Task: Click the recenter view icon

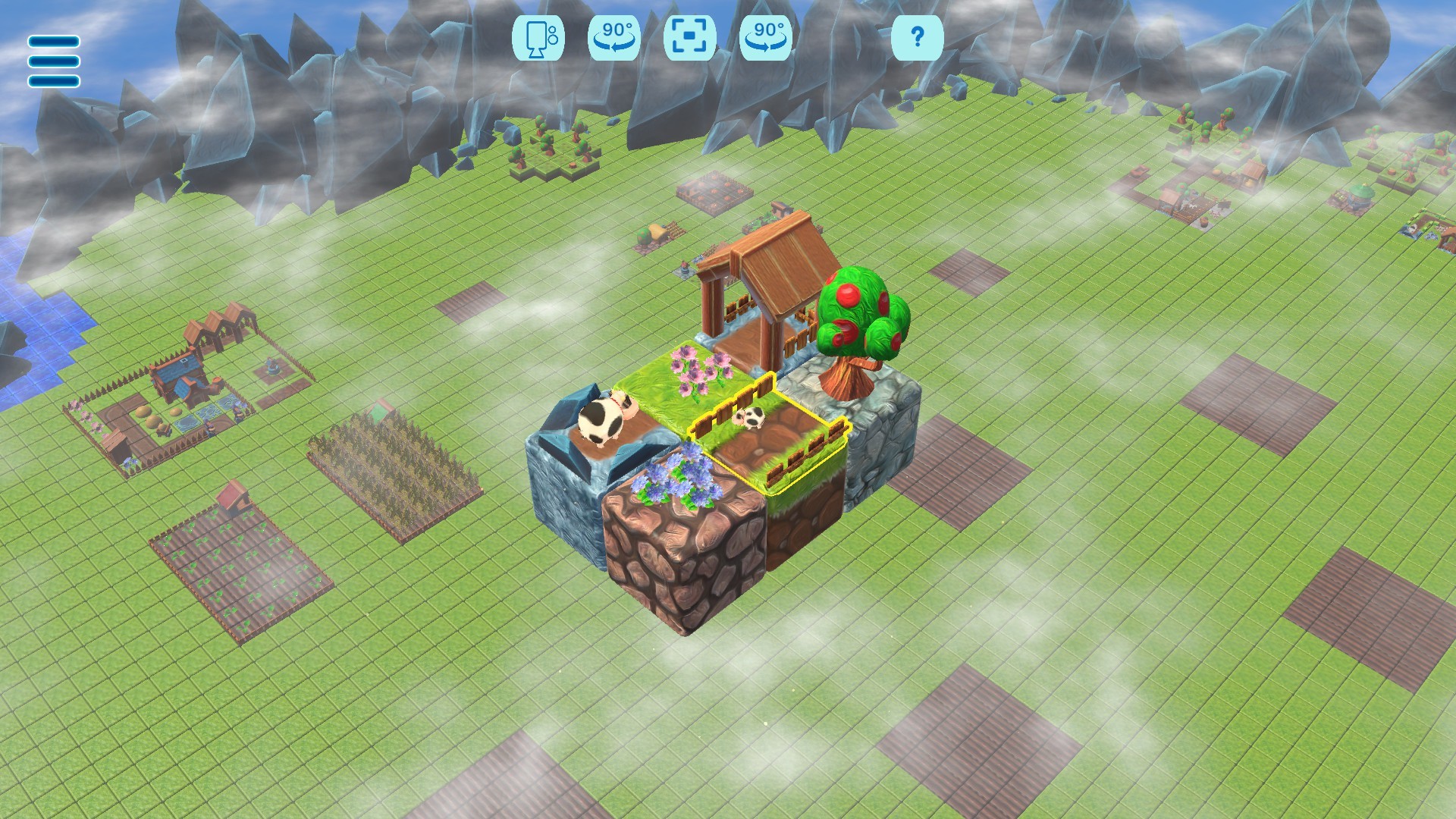Action: 692,39
